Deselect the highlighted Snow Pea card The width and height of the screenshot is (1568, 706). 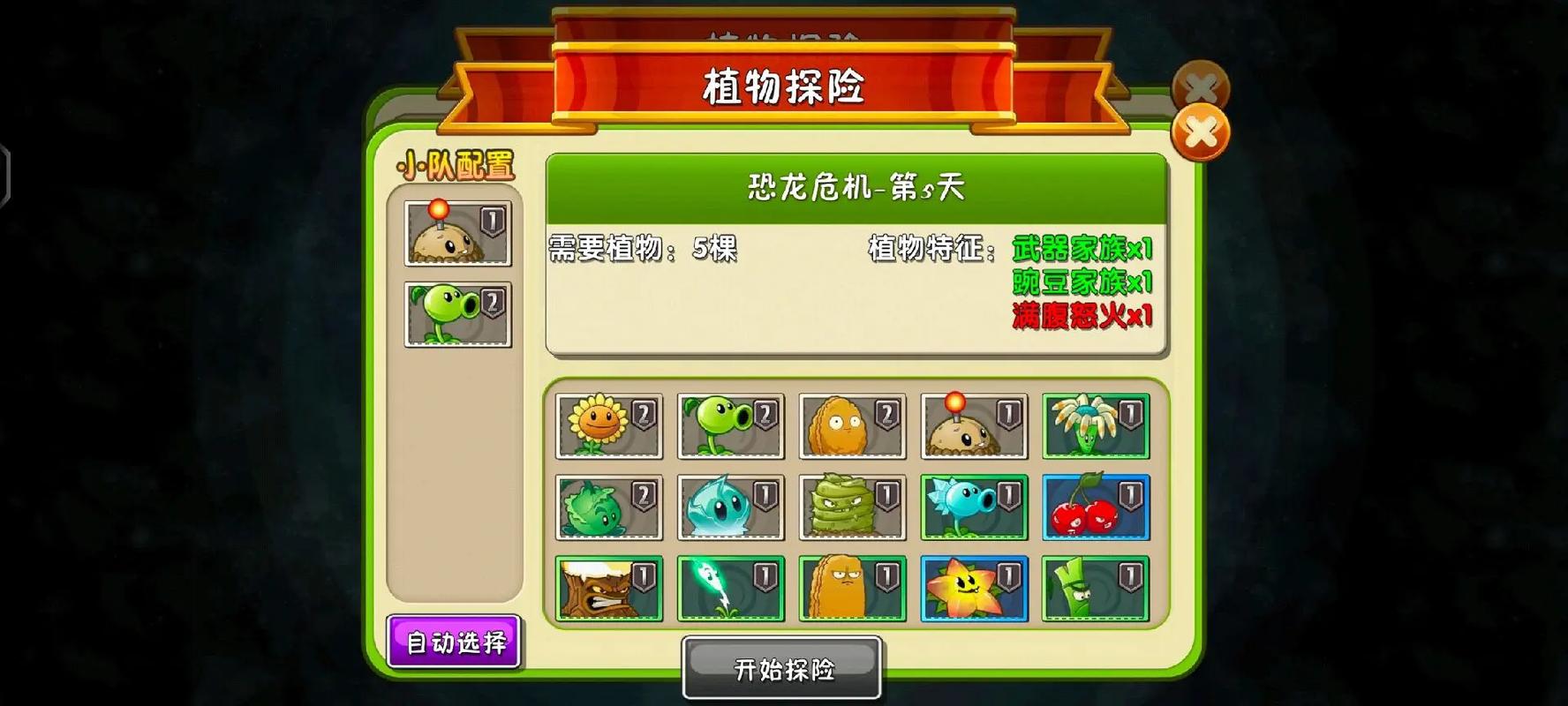click(x=974, y=507)
